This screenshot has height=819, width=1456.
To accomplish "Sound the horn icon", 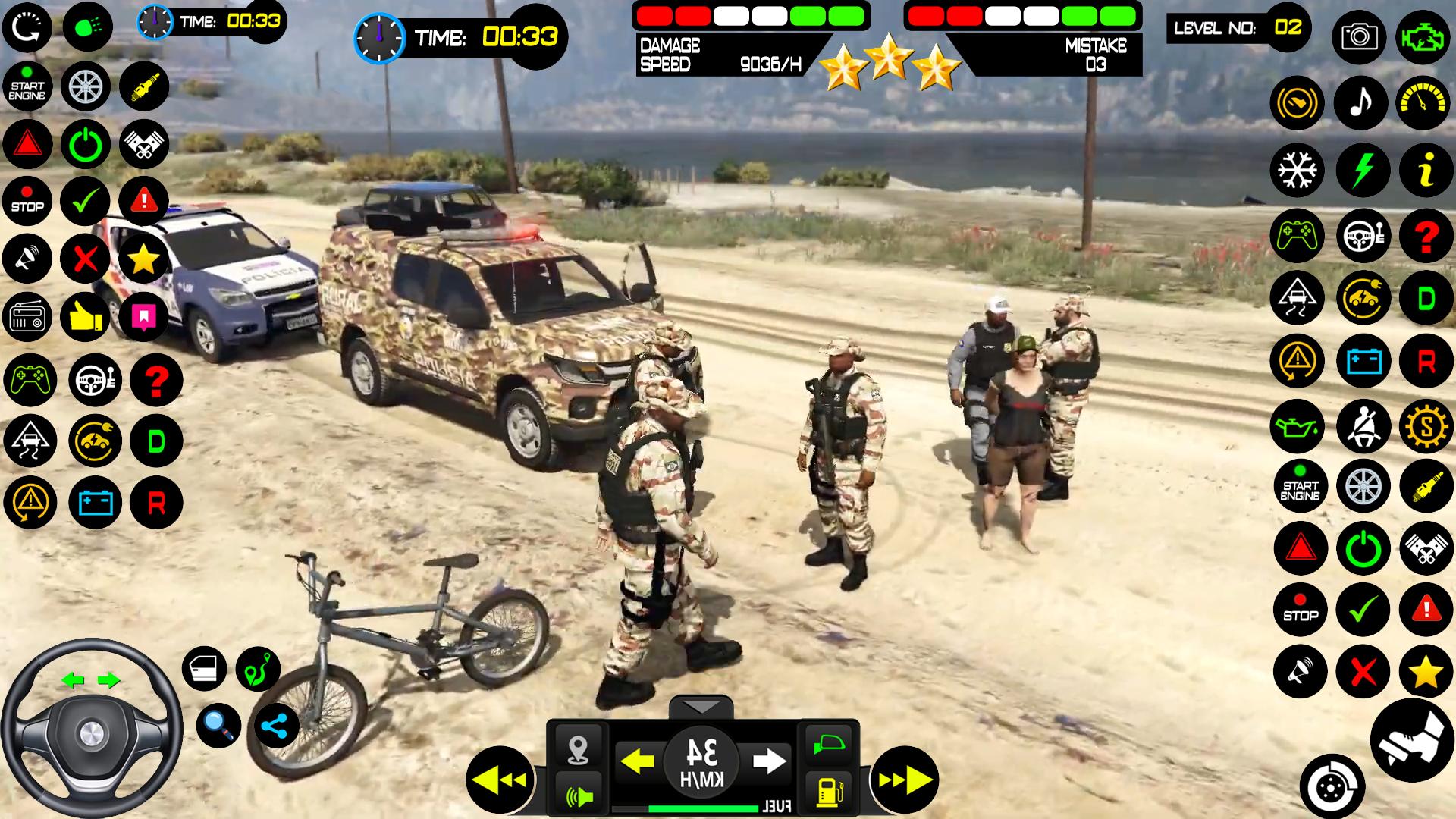I will tap(579, 795).
